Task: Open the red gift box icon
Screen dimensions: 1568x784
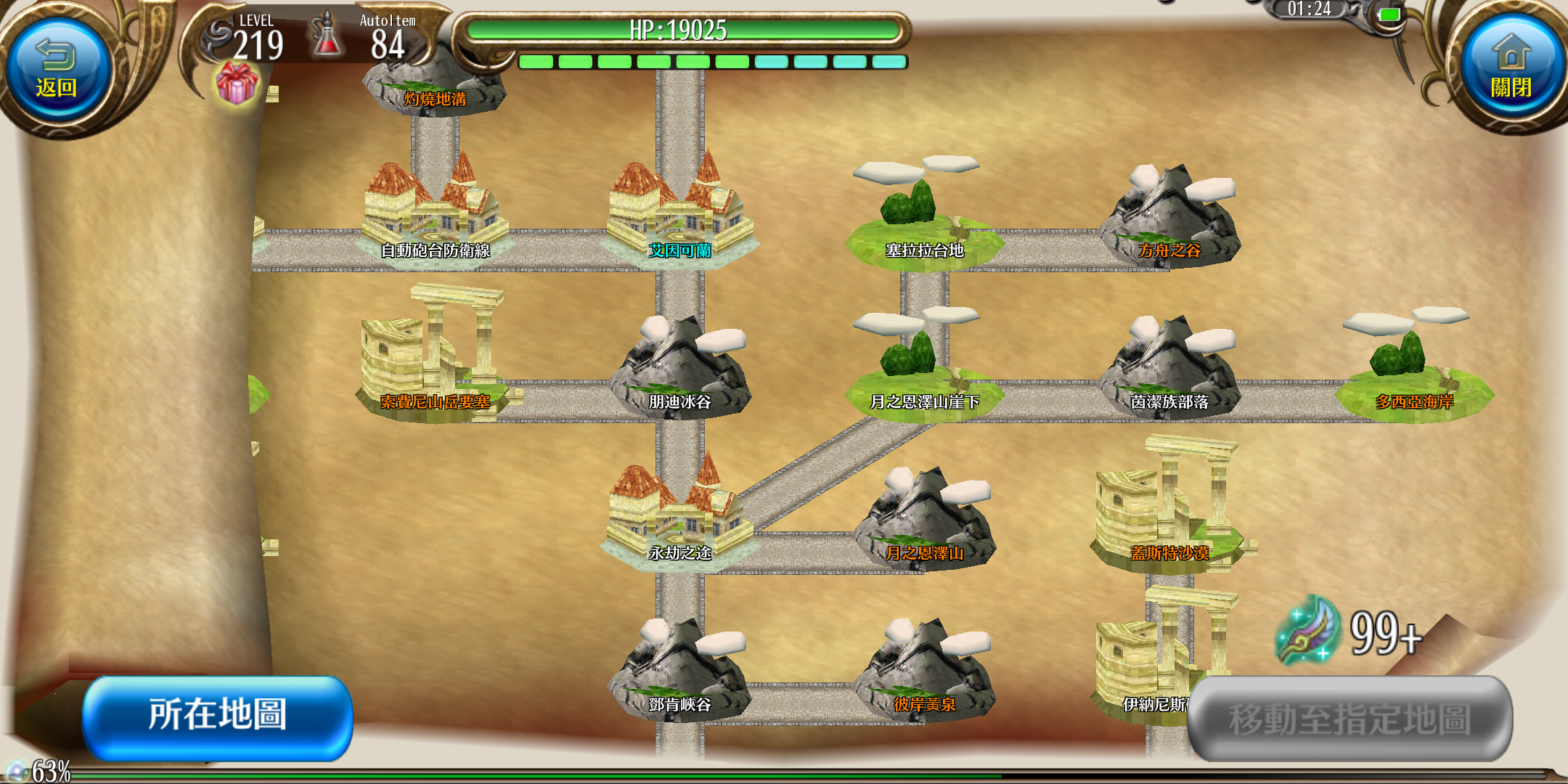Action: [237, 83]
